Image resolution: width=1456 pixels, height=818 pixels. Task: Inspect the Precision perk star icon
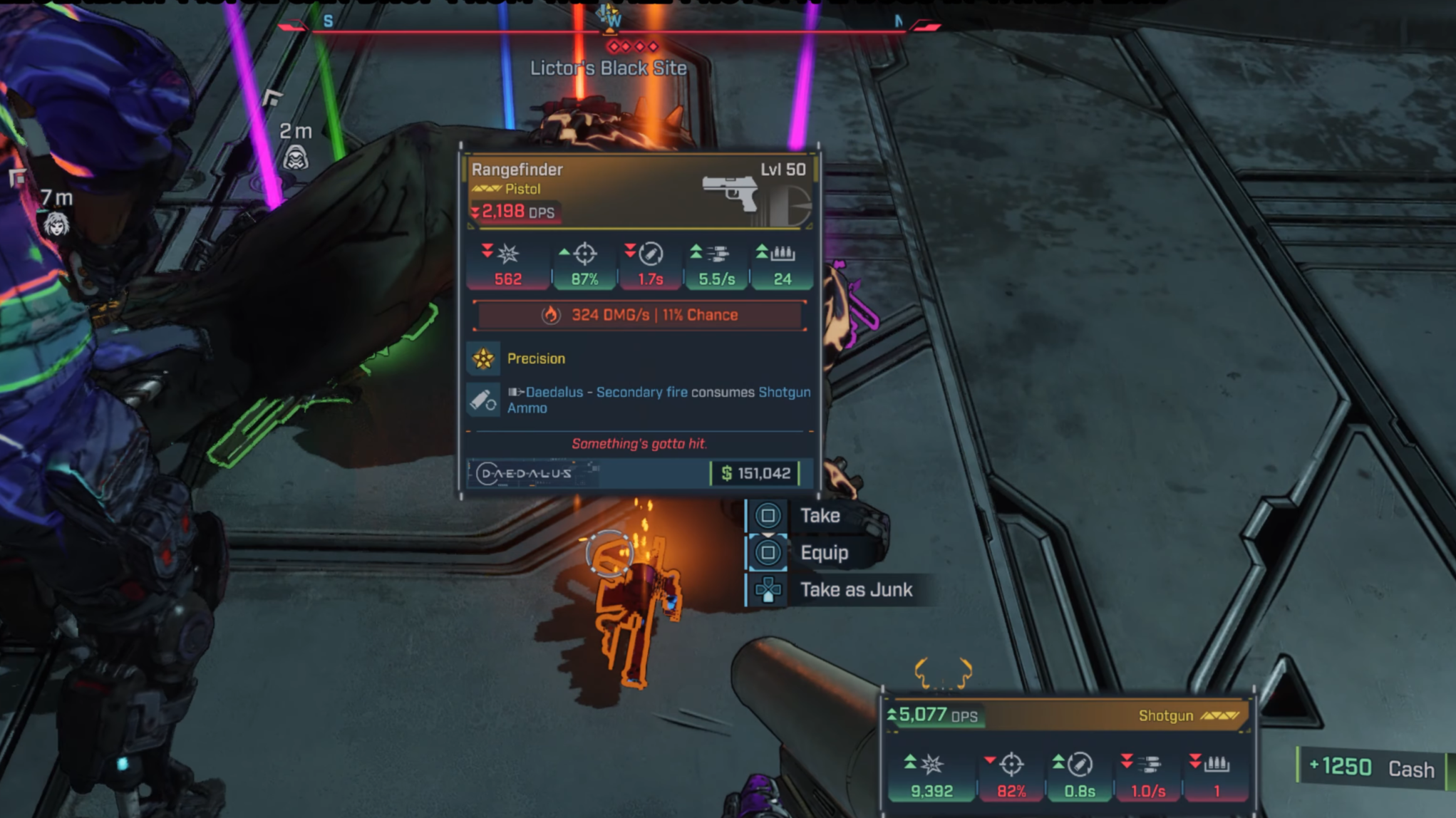coord(483,358)
